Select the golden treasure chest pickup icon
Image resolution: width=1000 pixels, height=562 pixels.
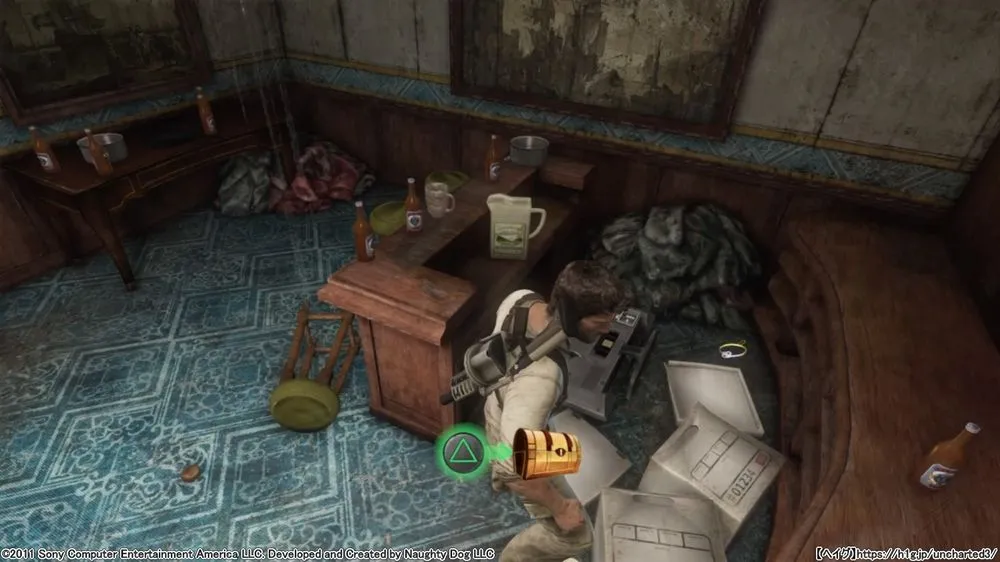tap(546, 452)
